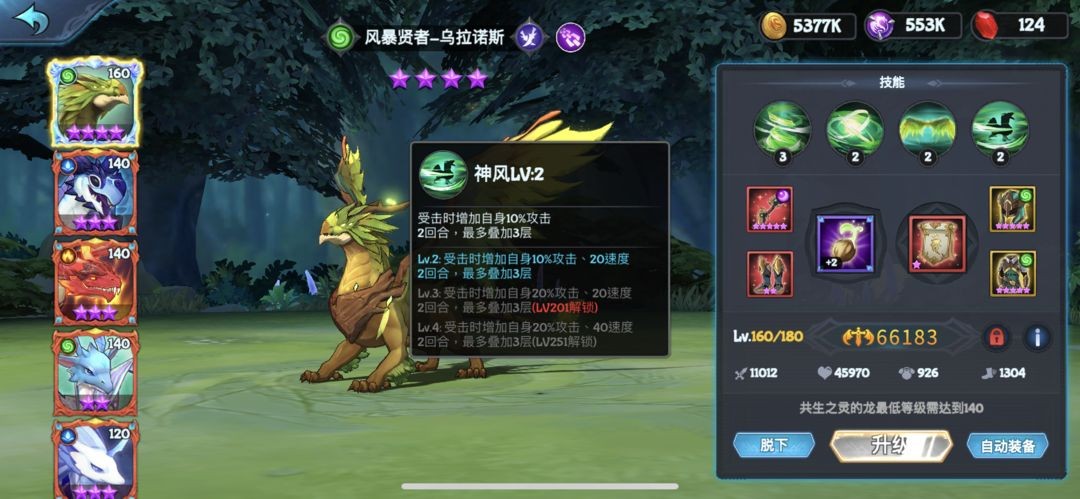Click the 脱下 unequip button
This screenshot has height=499, width=1080.
[x=773, y=445]
